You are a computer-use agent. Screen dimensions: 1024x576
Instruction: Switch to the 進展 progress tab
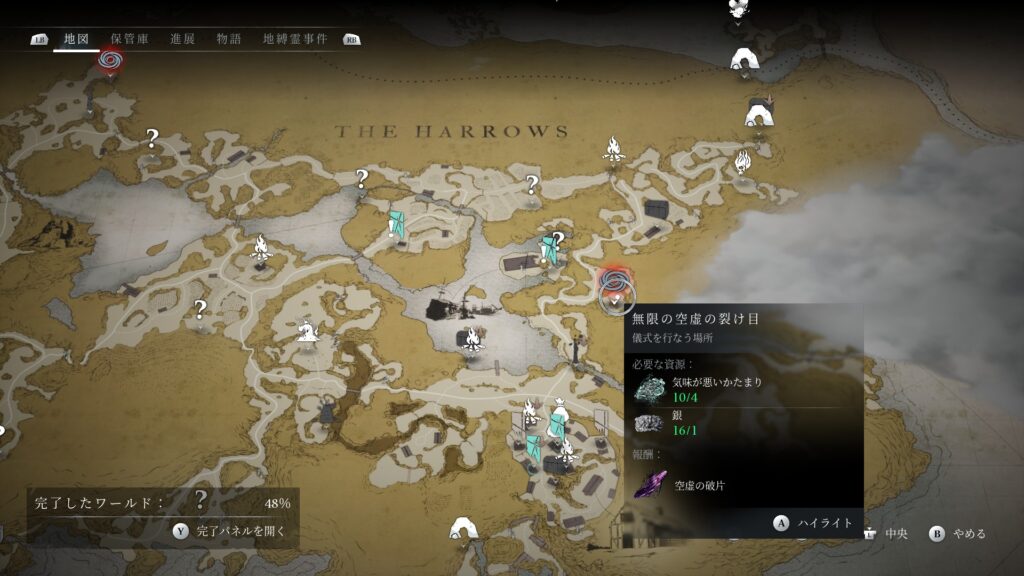pyautogui.click(x=182, y=39)
